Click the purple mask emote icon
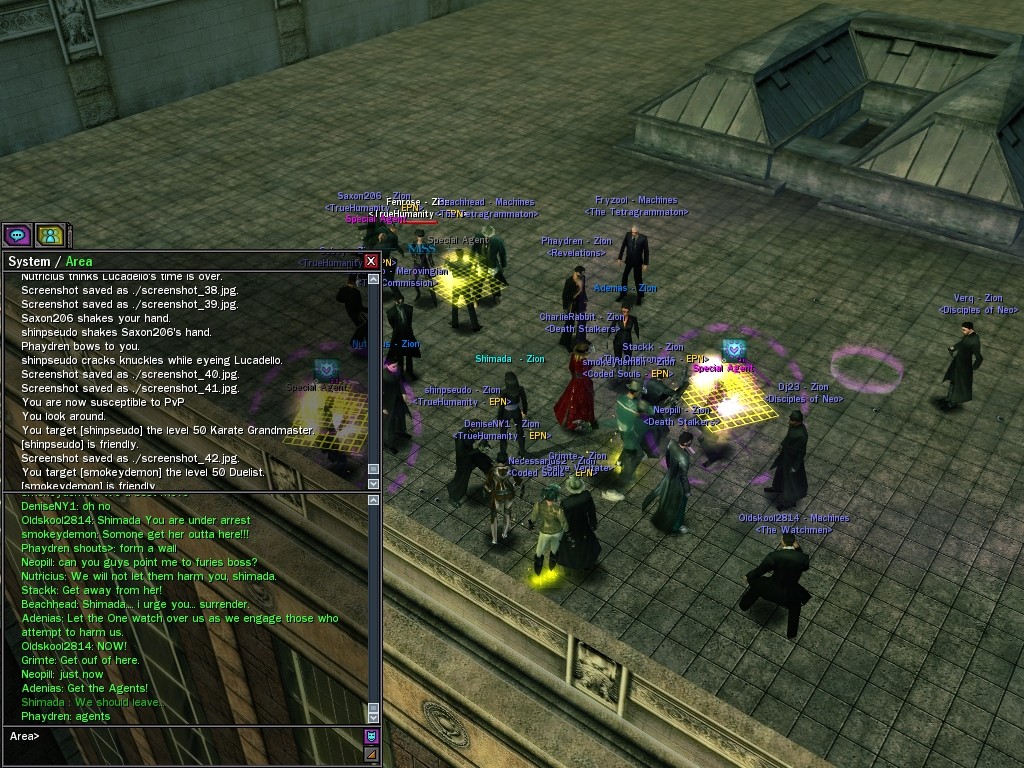 [x=371, y=737]
